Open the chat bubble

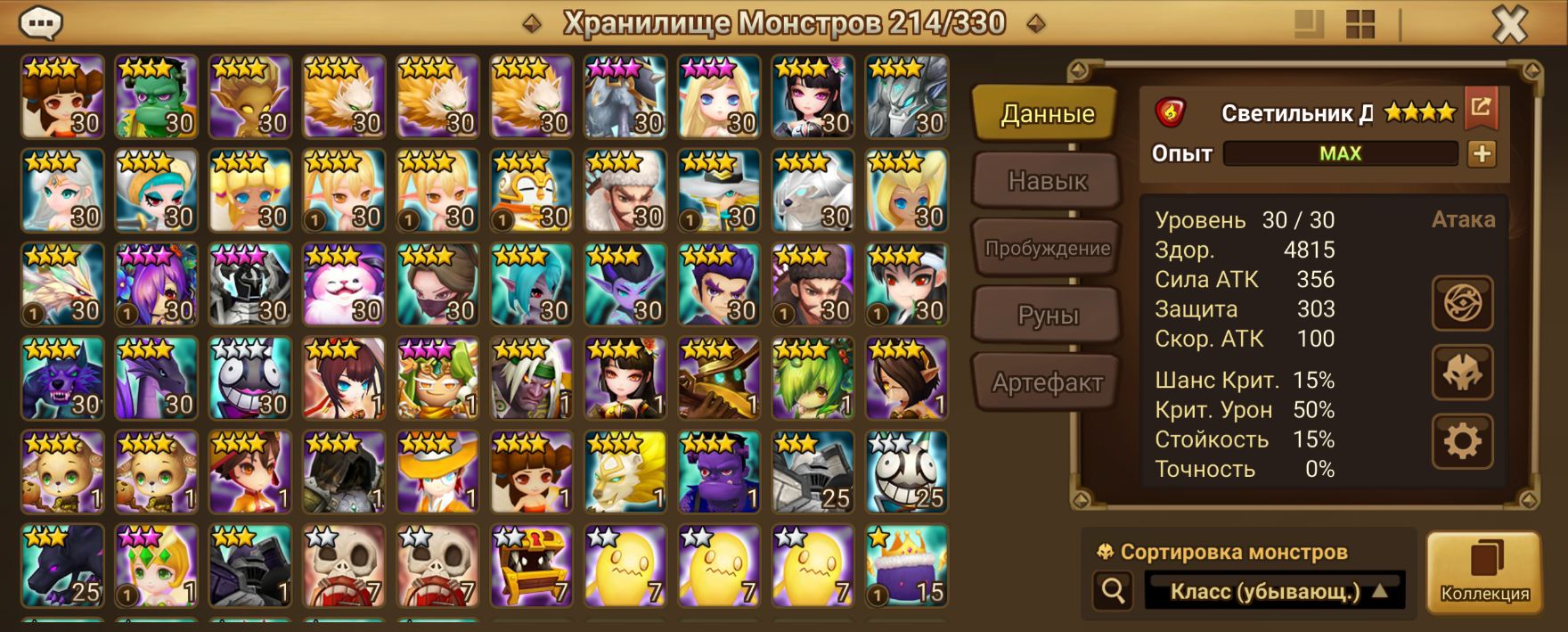point(40,23)
